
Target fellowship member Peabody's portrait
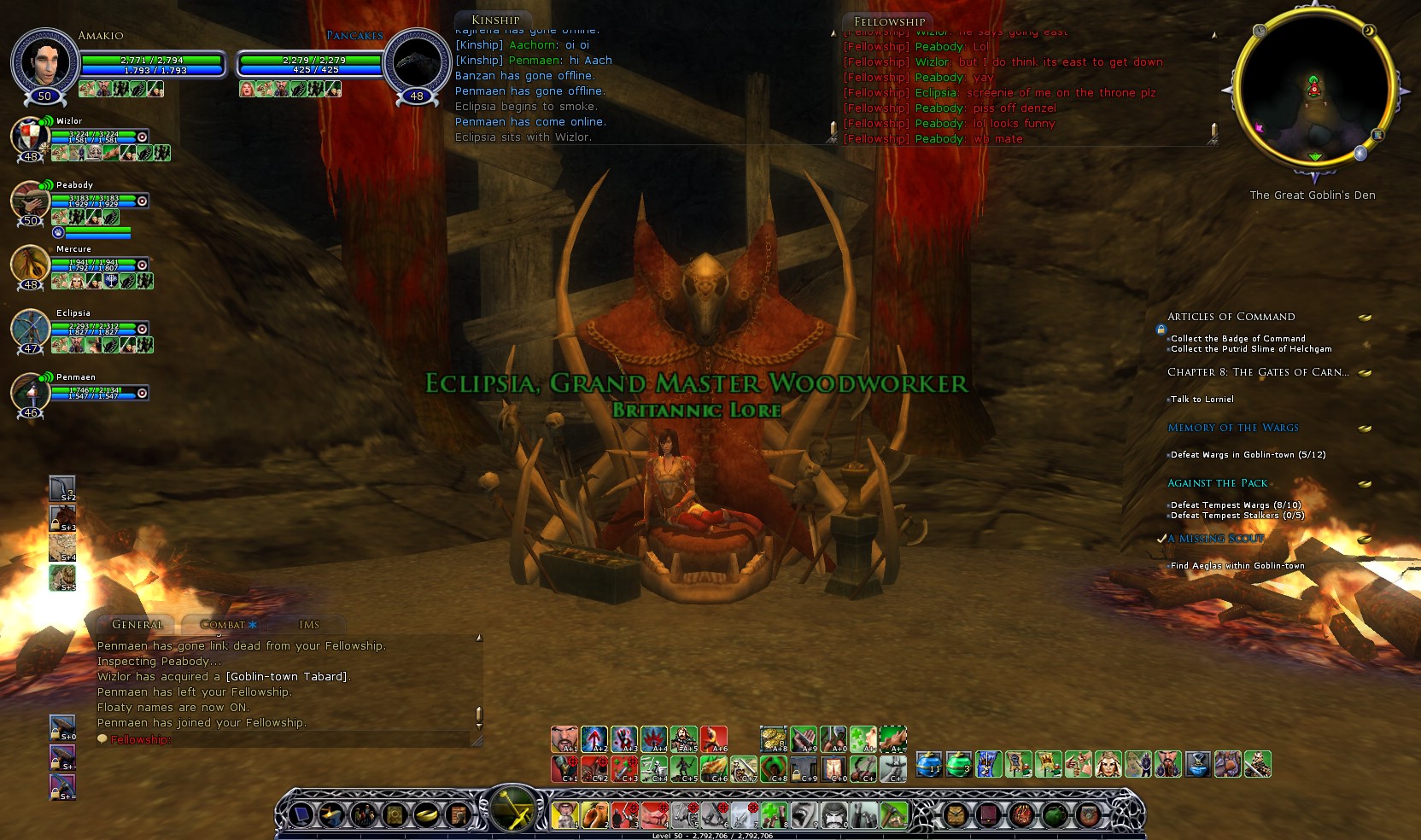pos(30,201)
